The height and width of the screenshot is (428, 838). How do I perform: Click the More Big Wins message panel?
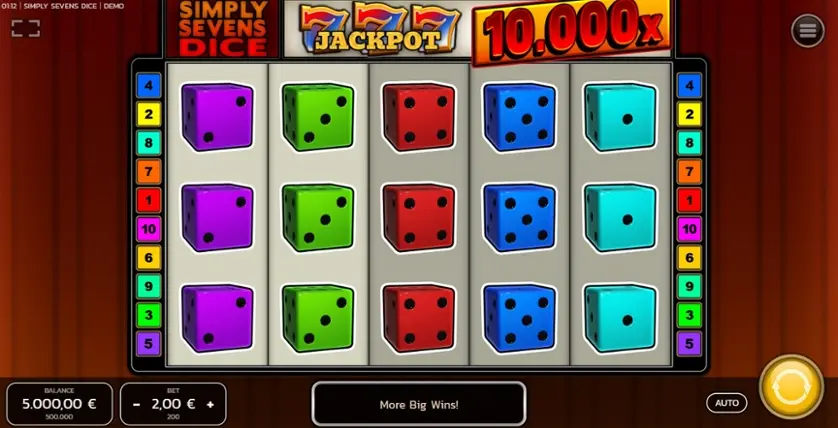tap(419, 404)
